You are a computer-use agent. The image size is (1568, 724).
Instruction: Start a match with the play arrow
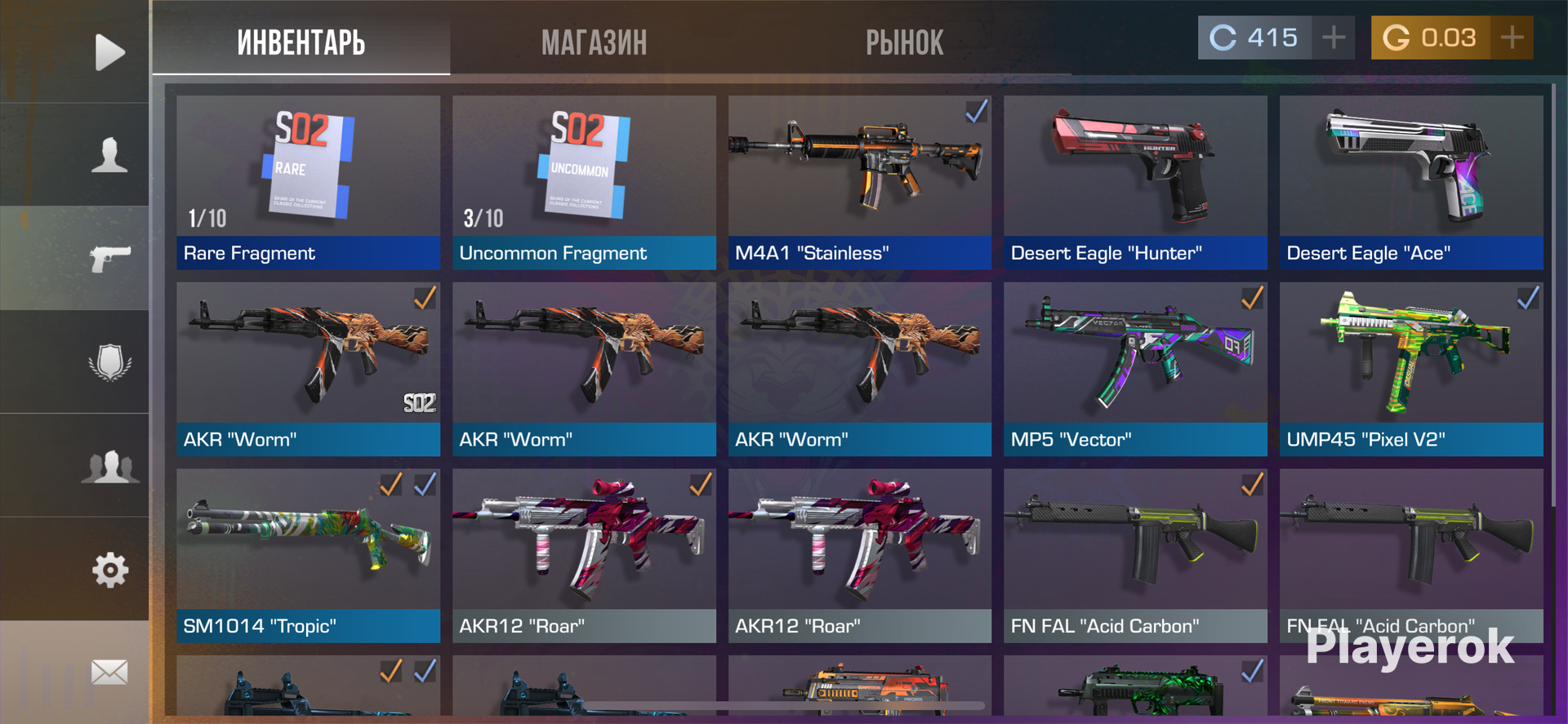(x=109, y=52)
